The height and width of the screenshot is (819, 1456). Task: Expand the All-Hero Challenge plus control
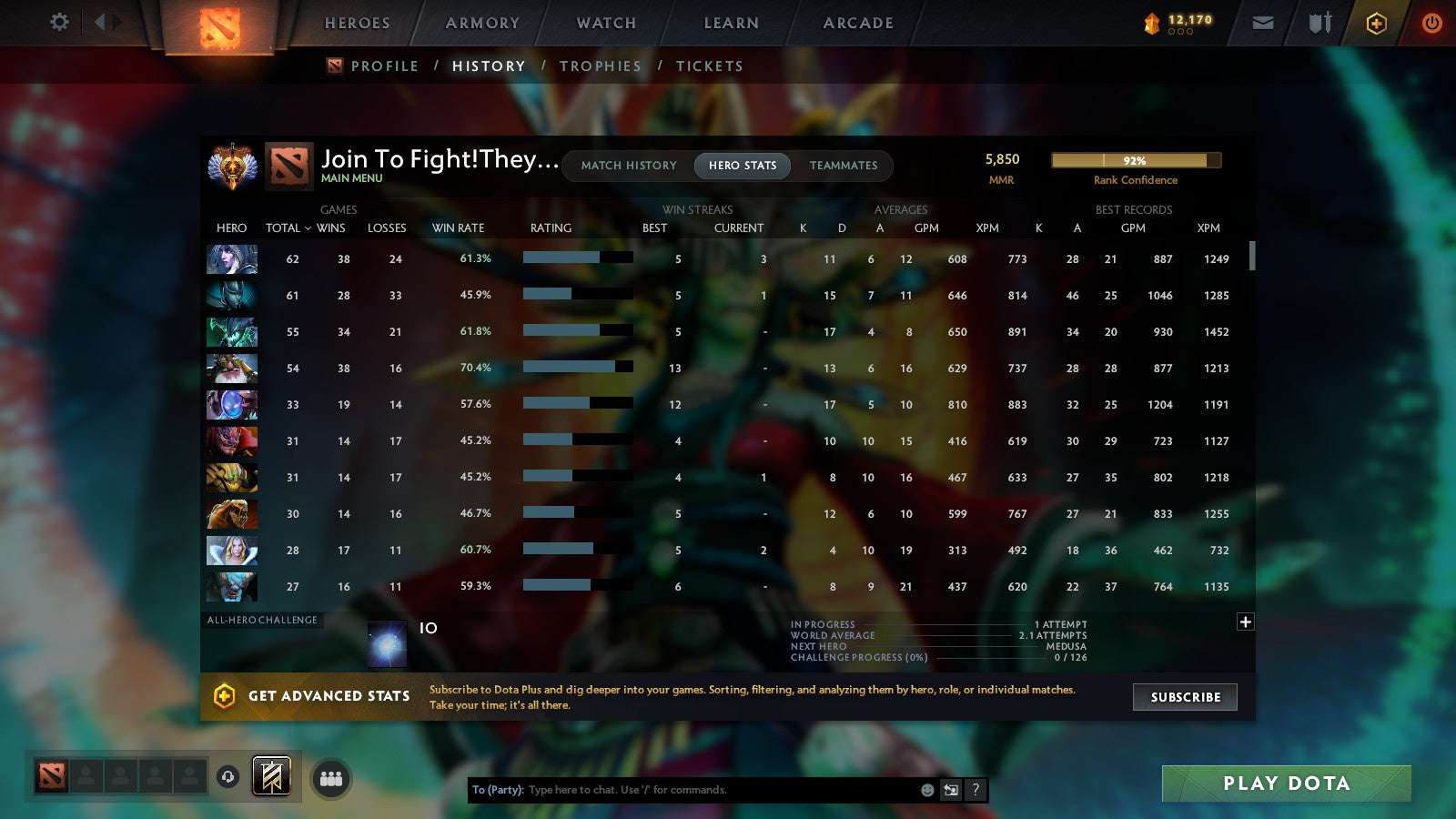point(1245,621)
